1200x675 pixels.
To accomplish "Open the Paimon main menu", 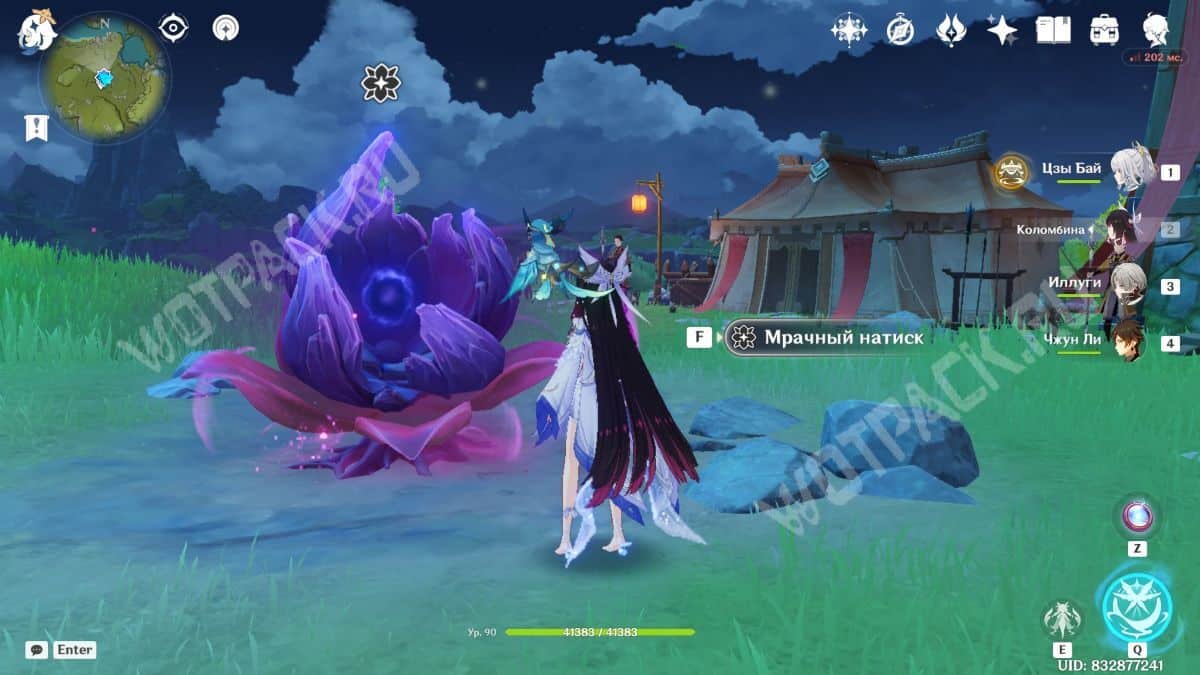I will point(36,30).
